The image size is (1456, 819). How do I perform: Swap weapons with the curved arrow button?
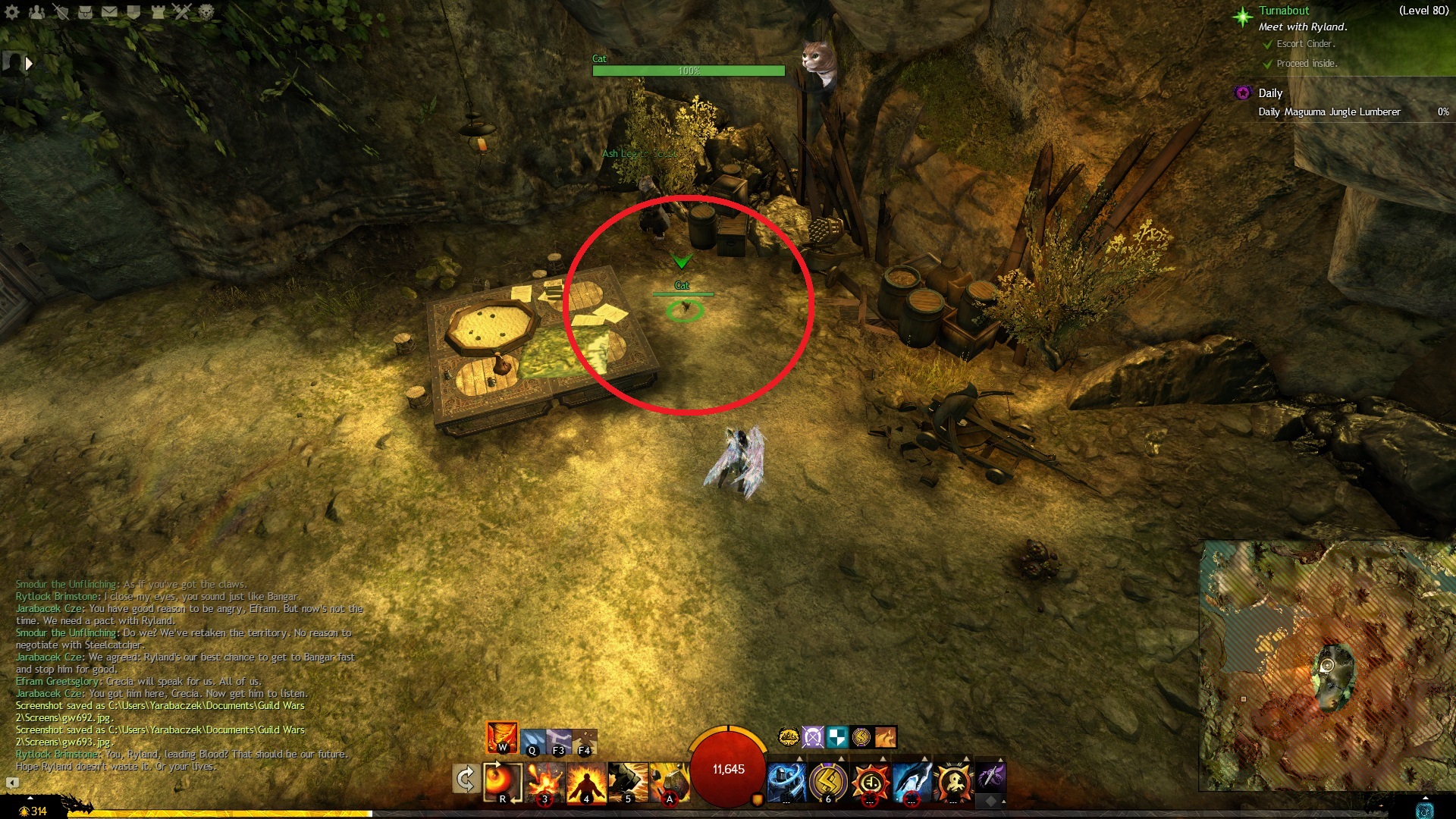click(x=465, y=779)
